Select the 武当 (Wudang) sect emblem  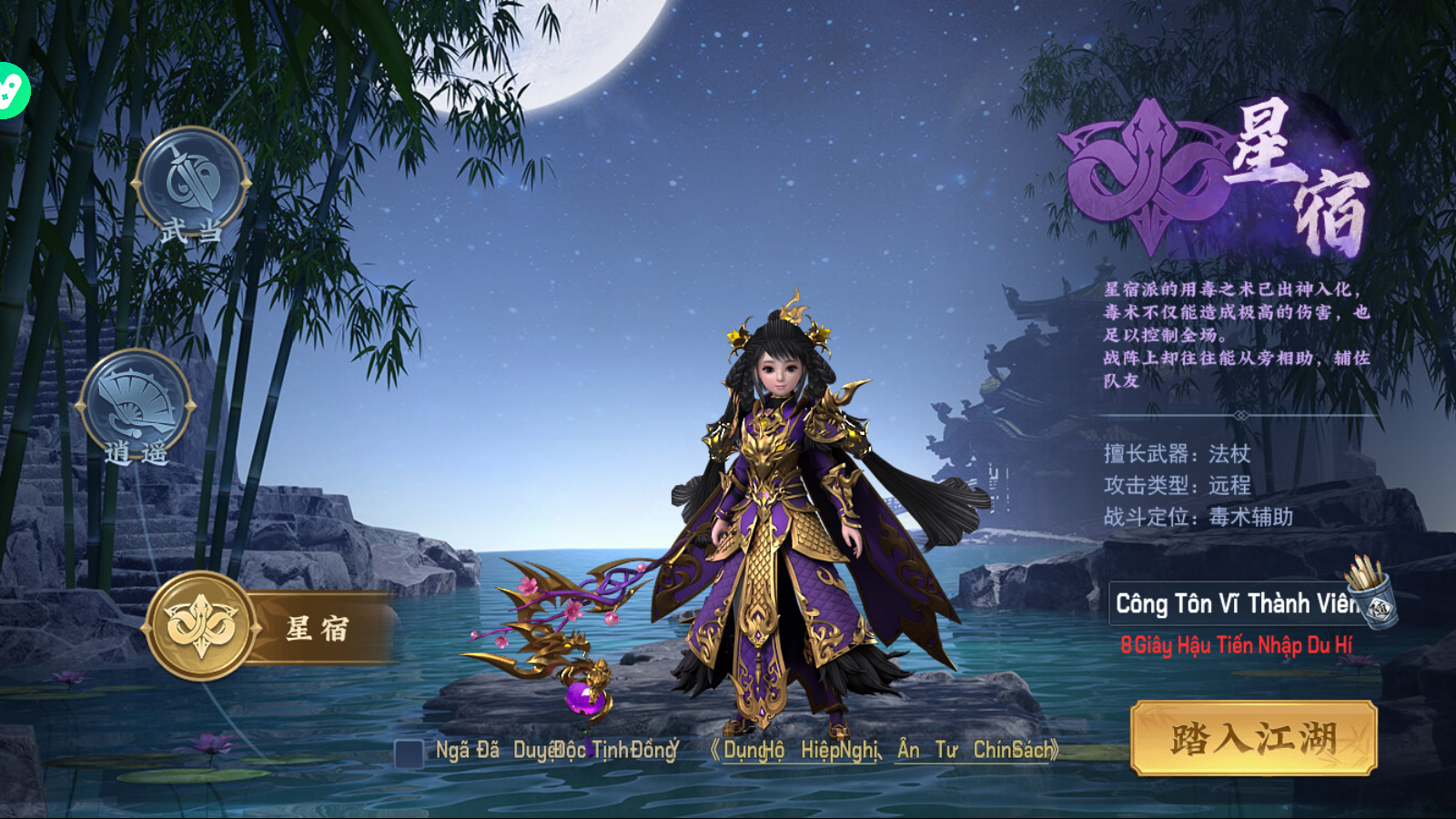pos(191,182)
